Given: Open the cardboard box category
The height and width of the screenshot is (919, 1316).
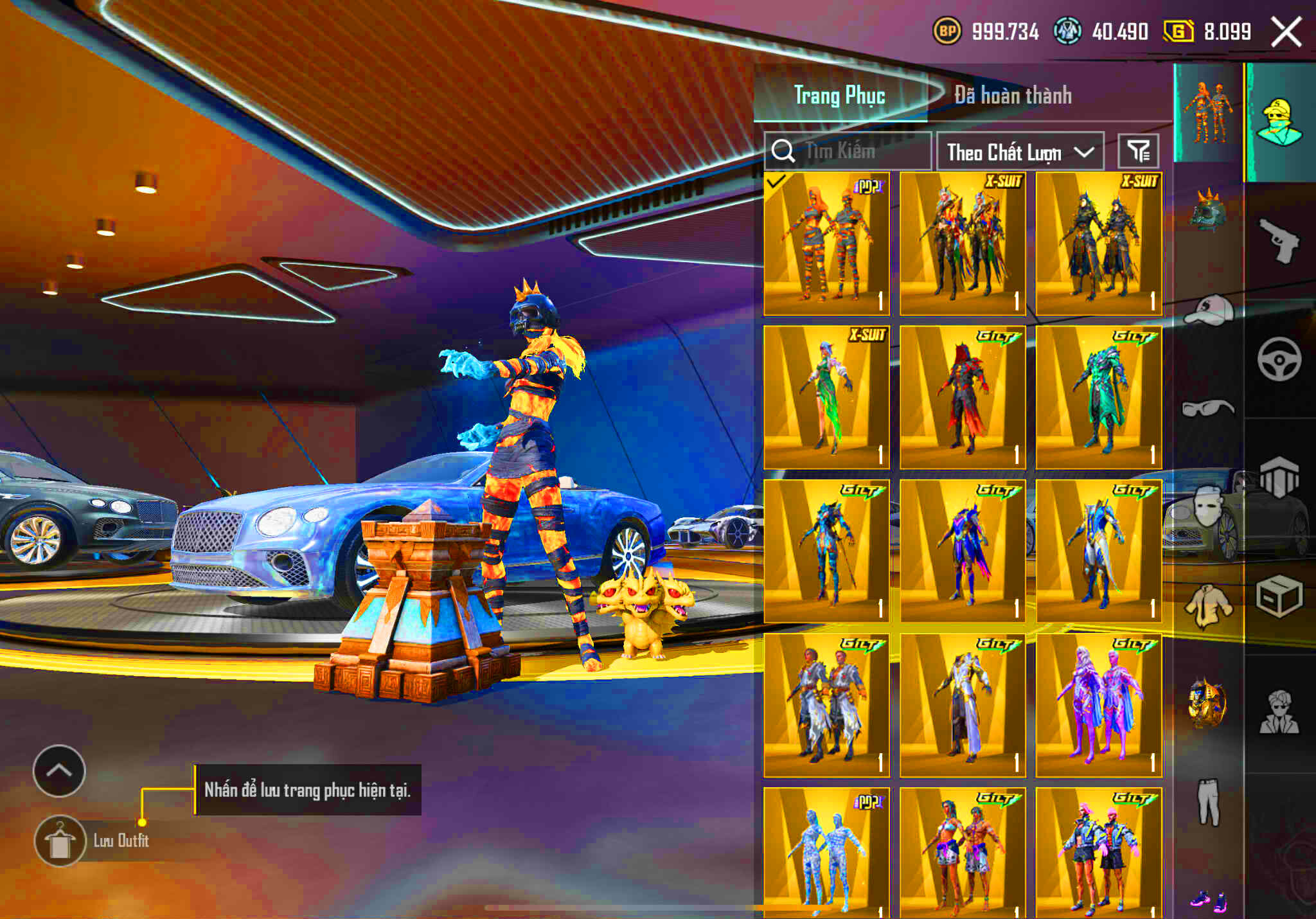Looking at the screenshot, I should [1279, 596].
